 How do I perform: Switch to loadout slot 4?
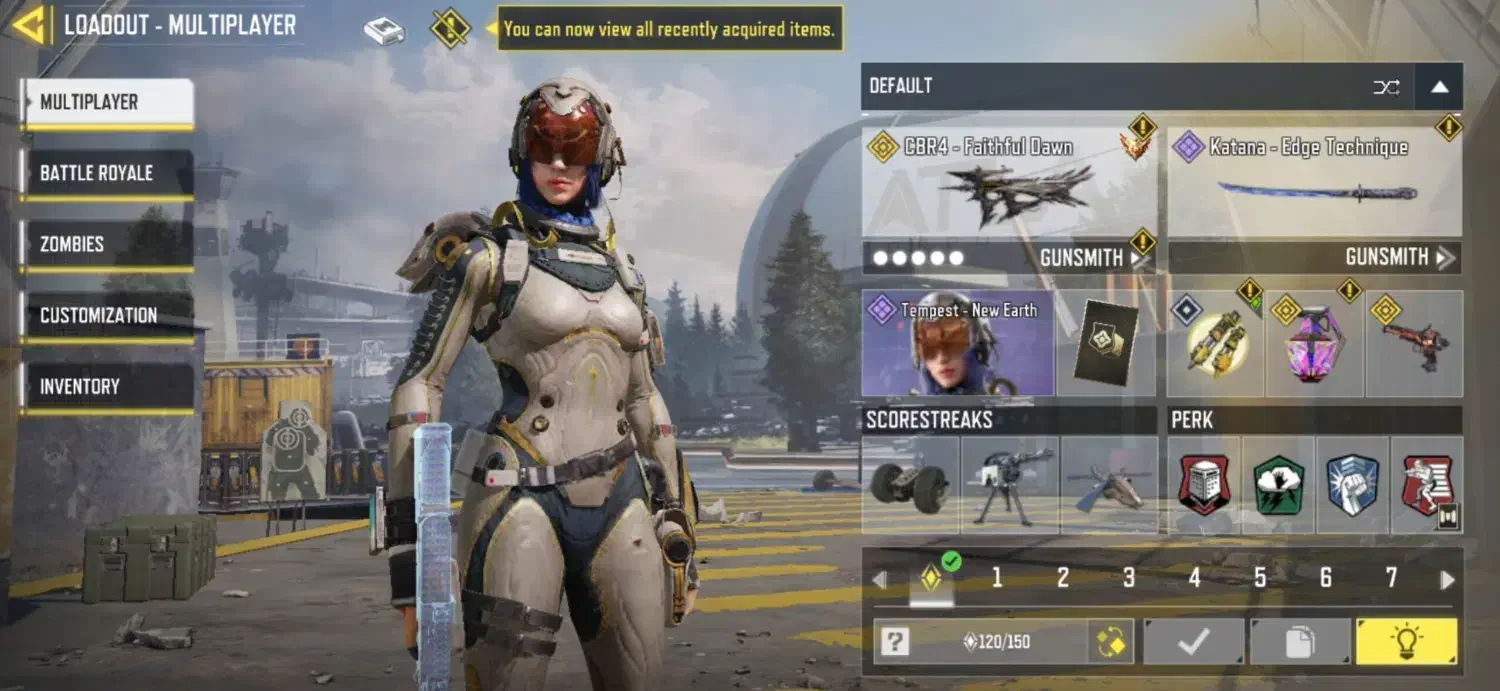click(x=1194, y=578)
